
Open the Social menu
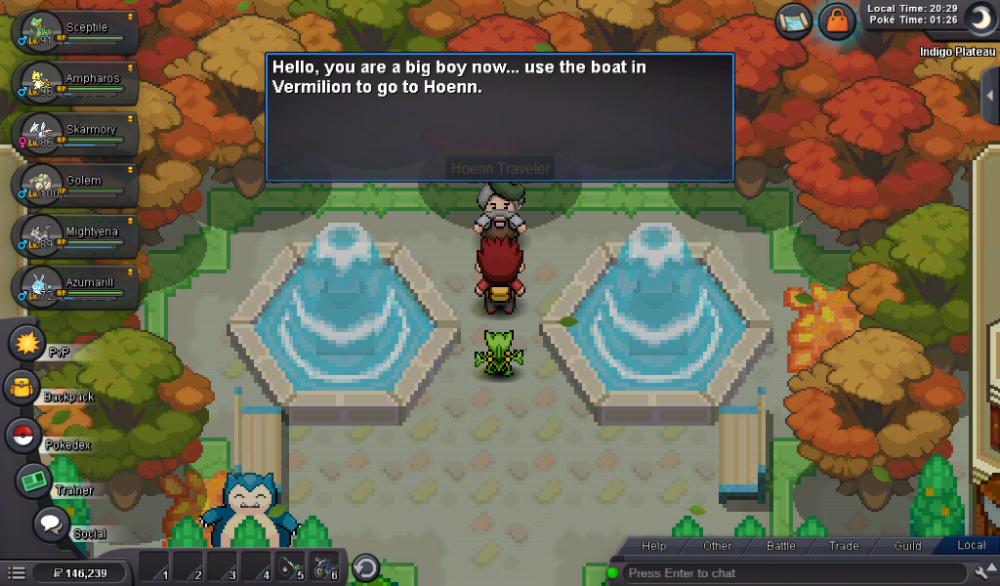click(51, 524)
